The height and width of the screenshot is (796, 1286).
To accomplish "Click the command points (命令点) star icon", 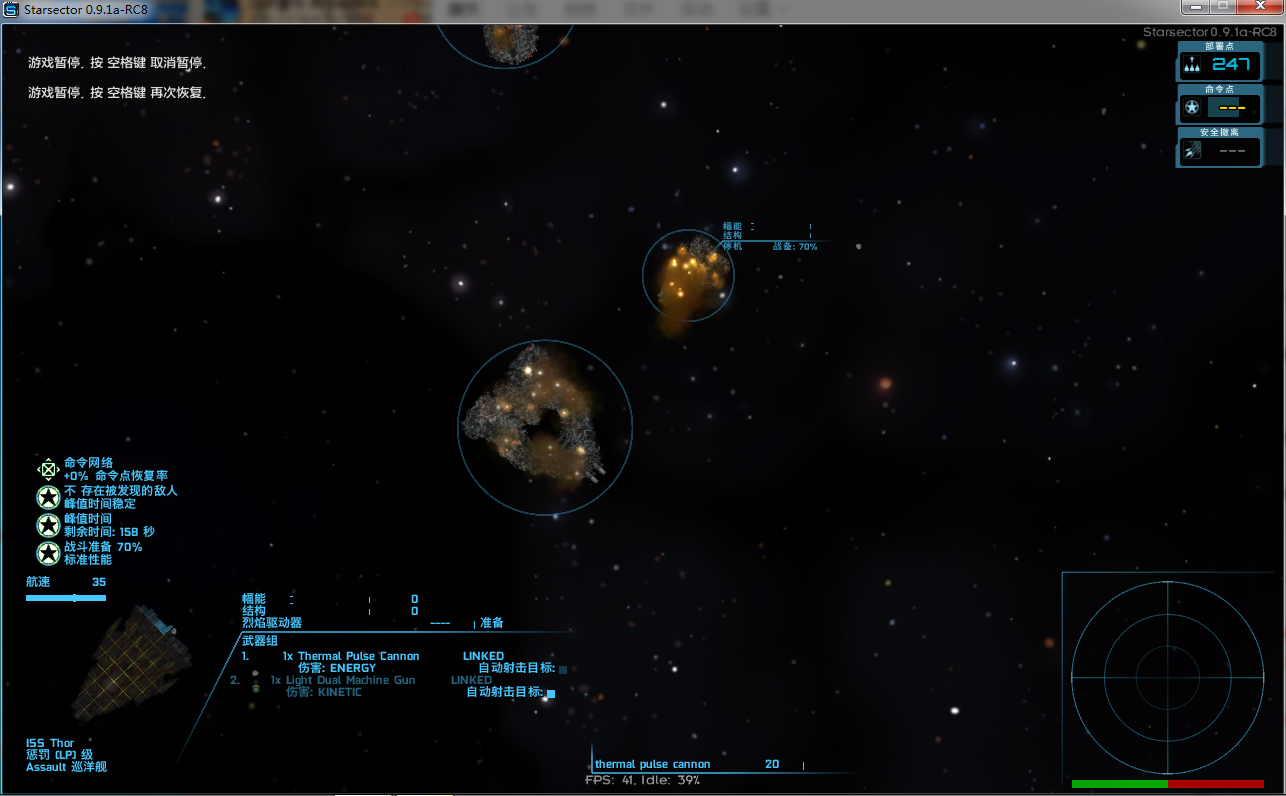I will pos(1192,108).
